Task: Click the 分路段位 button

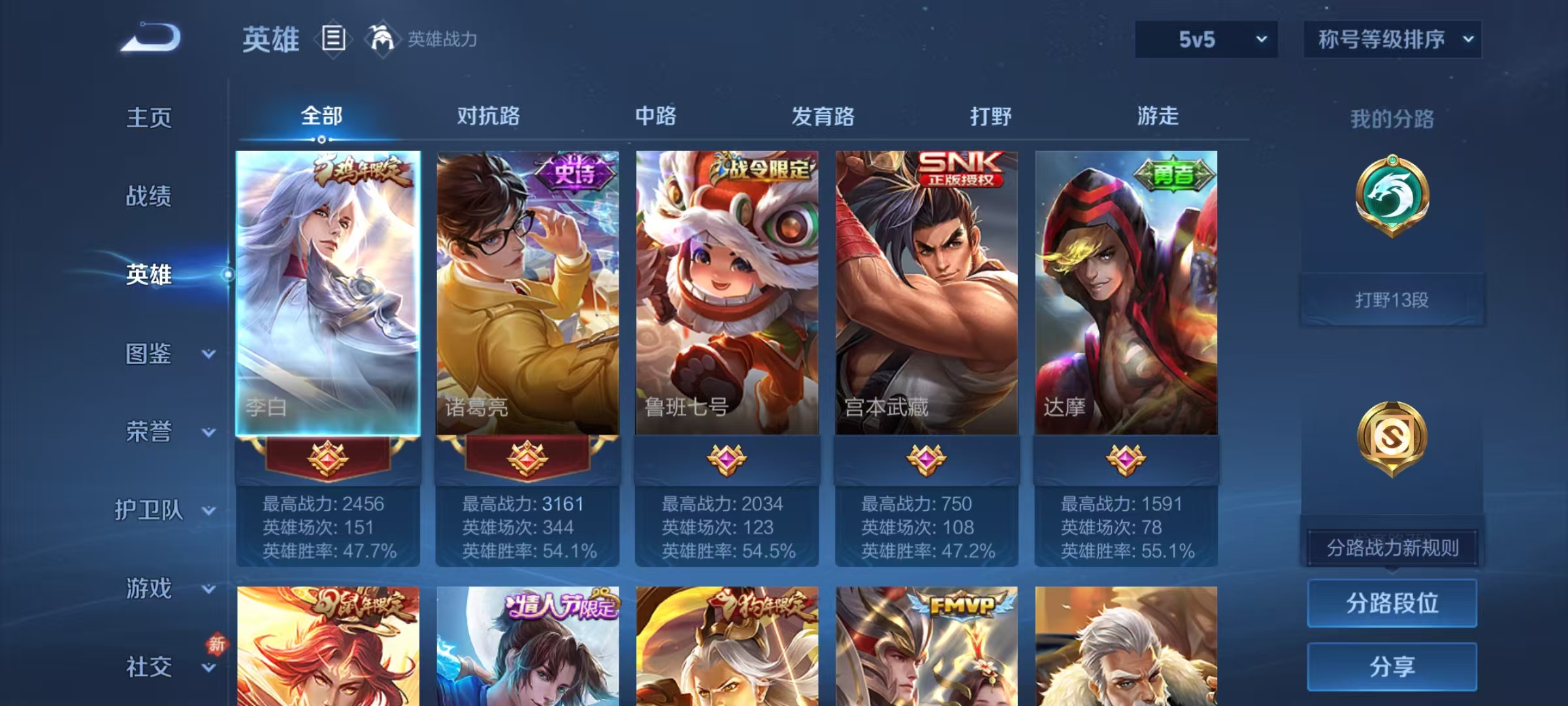Action: 1392,603
